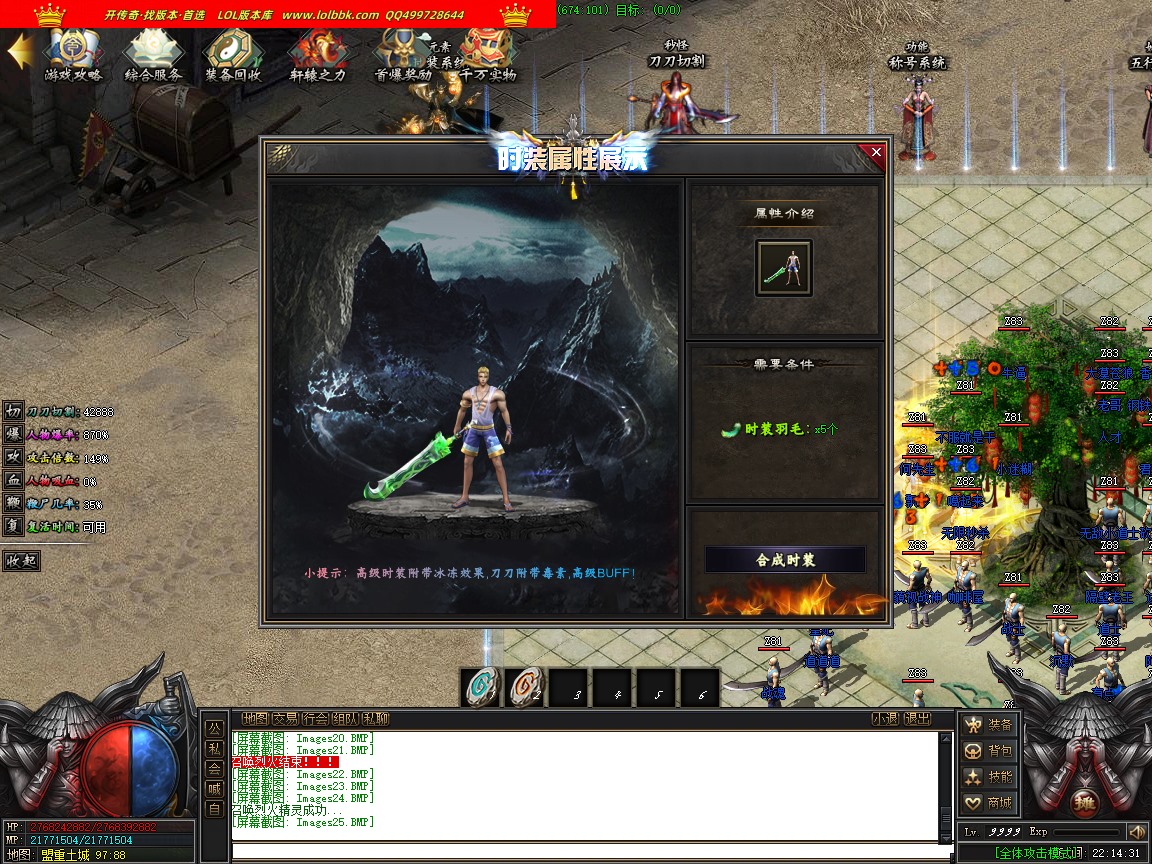The image size is (1152, 864).
Task: Open the 交易 trade tab
Action: click(x=285, y=718)
